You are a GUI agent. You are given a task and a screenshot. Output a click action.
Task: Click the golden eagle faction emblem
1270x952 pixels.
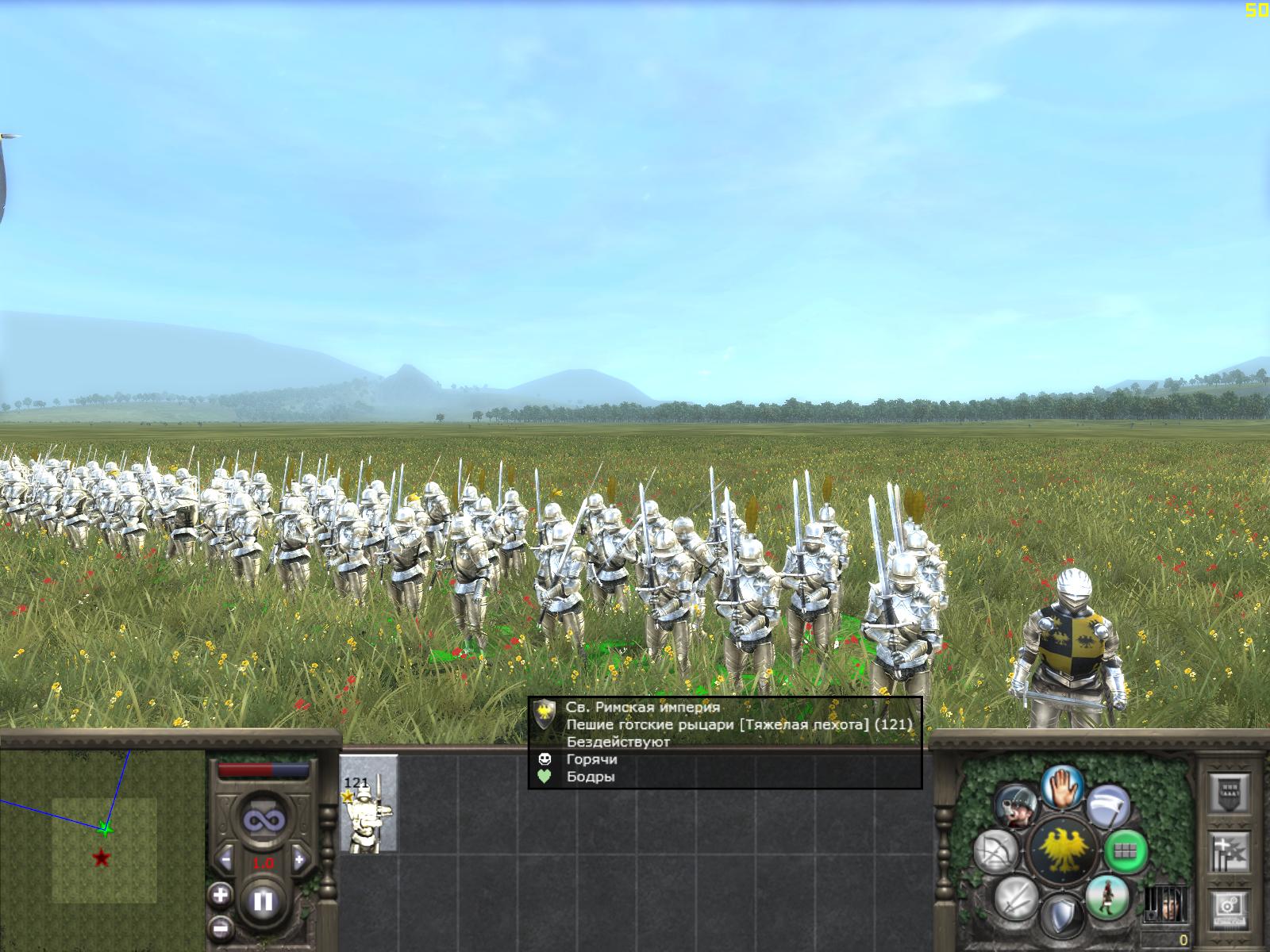click(1062, 851)
